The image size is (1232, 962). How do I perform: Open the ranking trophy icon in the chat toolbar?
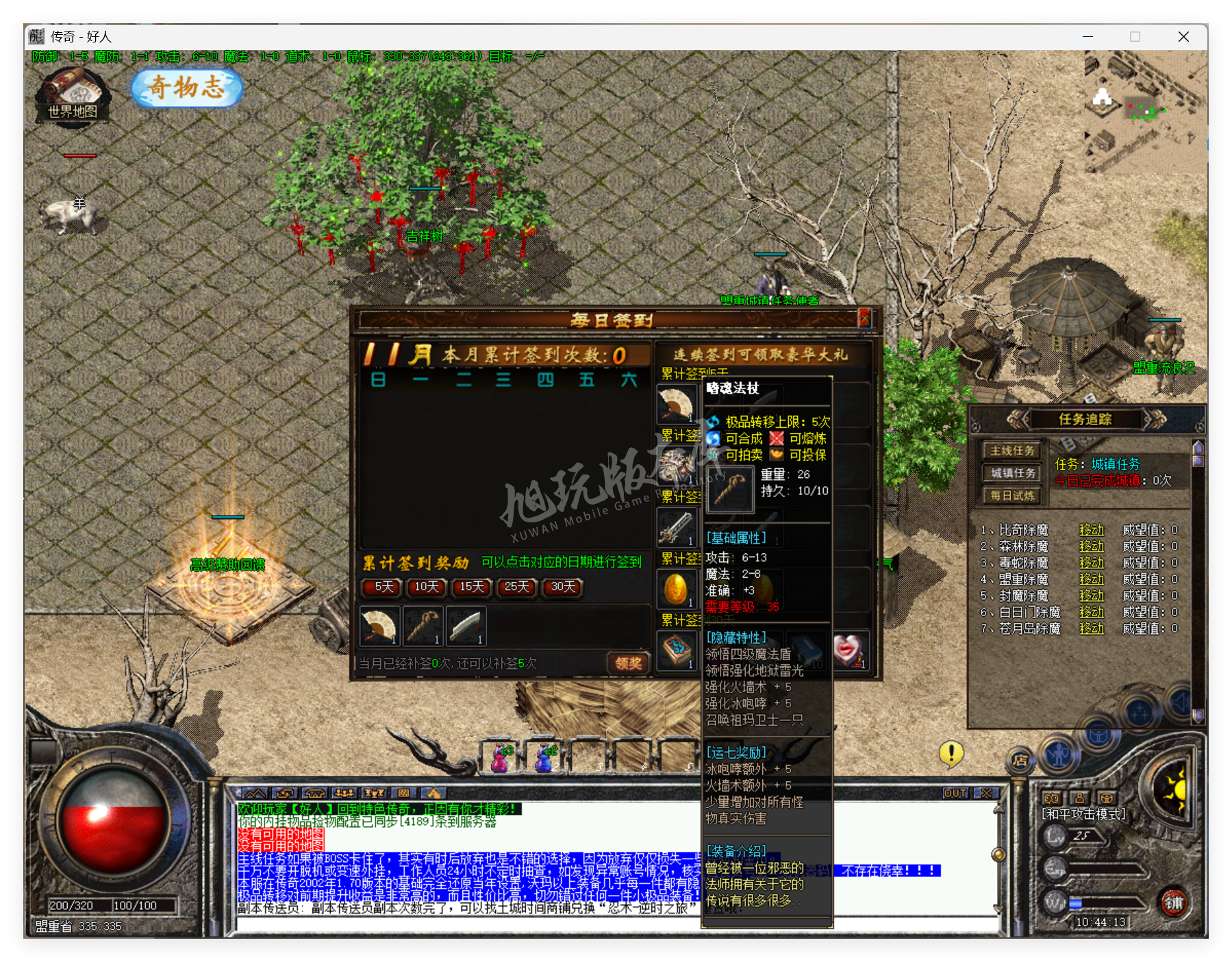[x=374, y=792]
